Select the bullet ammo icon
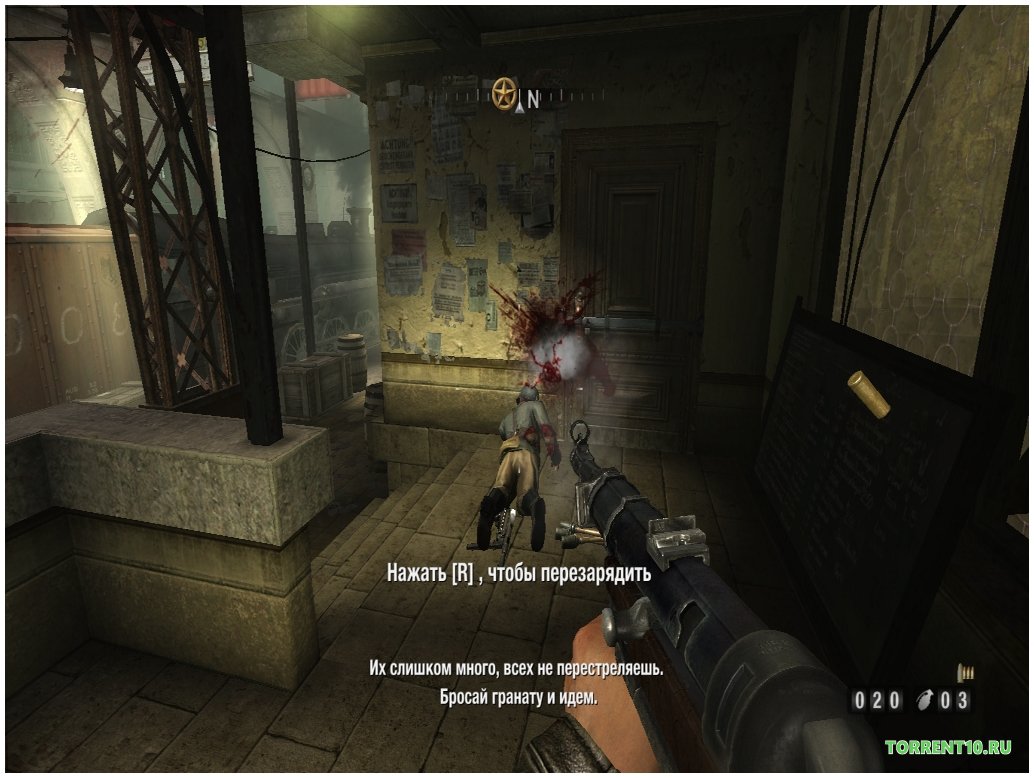Screen dimensions: 1034x778 coord(966,672)
